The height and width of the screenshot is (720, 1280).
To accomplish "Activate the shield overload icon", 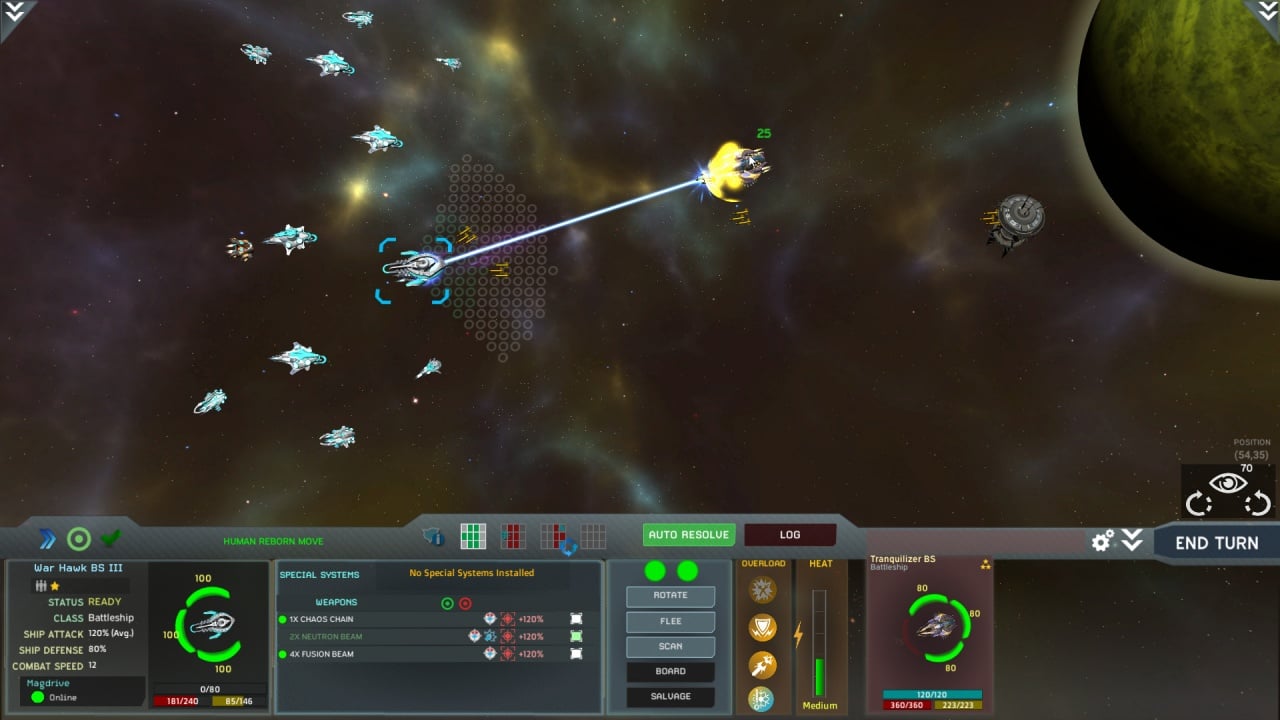I will tap(762, 627).
